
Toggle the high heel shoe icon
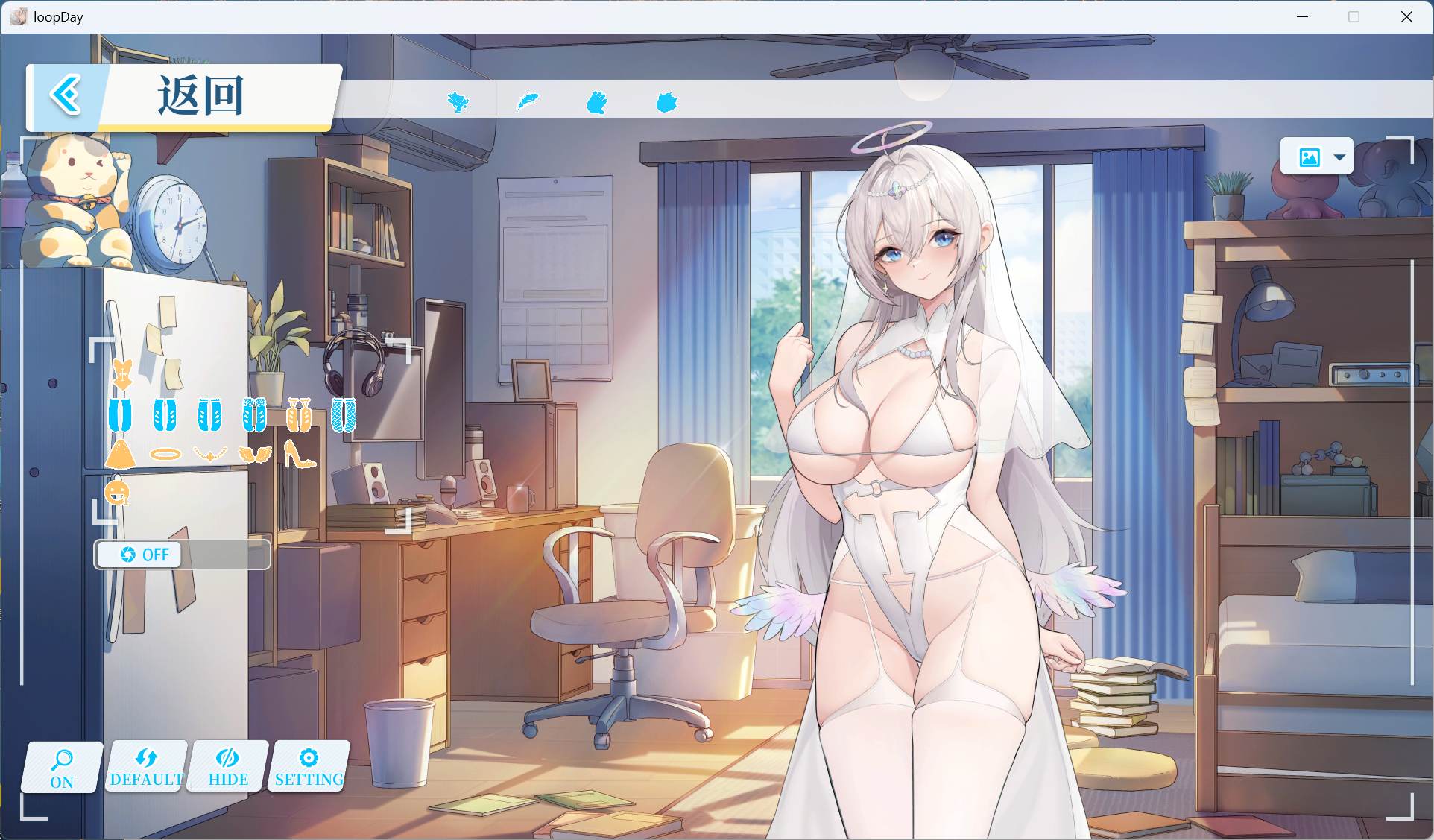coord(300,453)
